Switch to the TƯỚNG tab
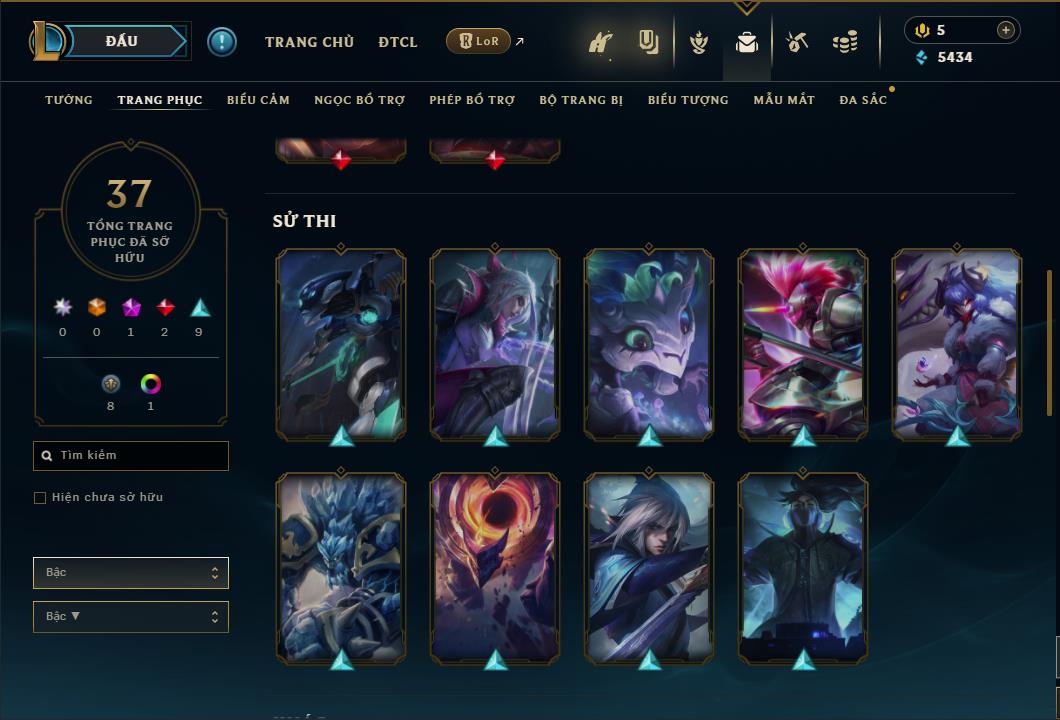The image size is (1060, 720). [x=69, y=100]
